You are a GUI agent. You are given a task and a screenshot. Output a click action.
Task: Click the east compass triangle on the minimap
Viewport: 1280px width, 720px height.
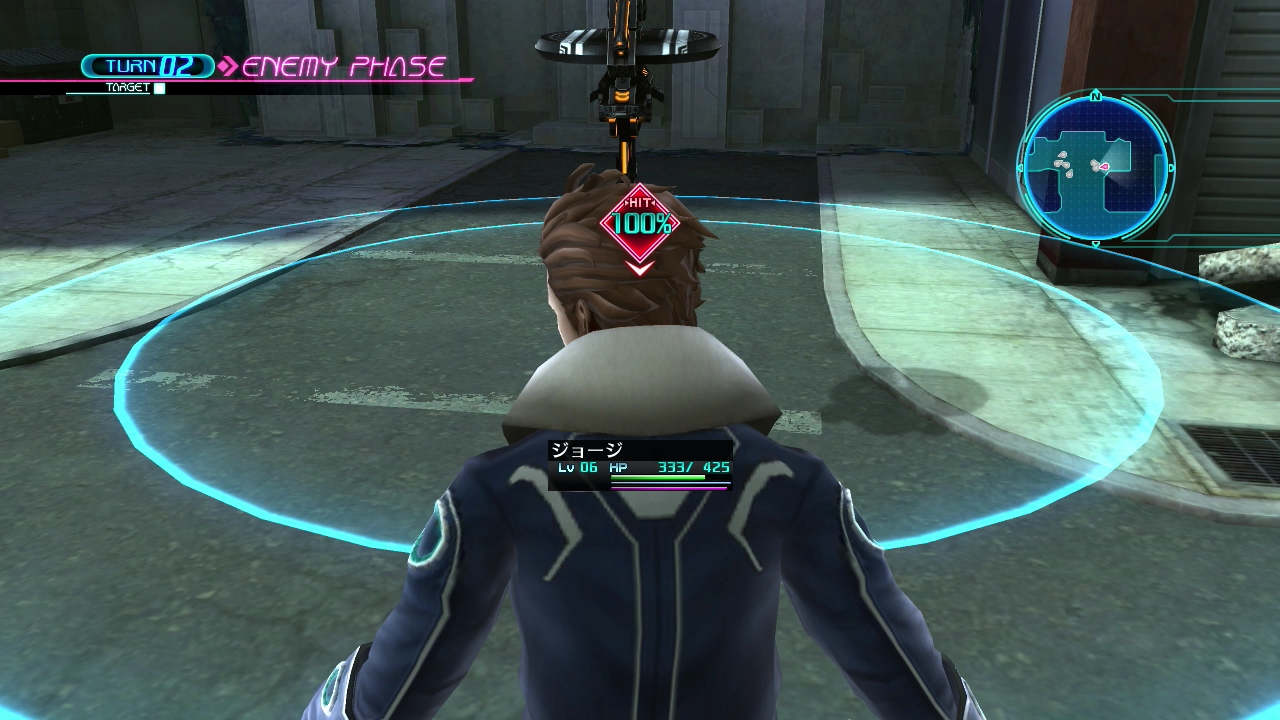pyautogui.click(x=1170, y=167)
